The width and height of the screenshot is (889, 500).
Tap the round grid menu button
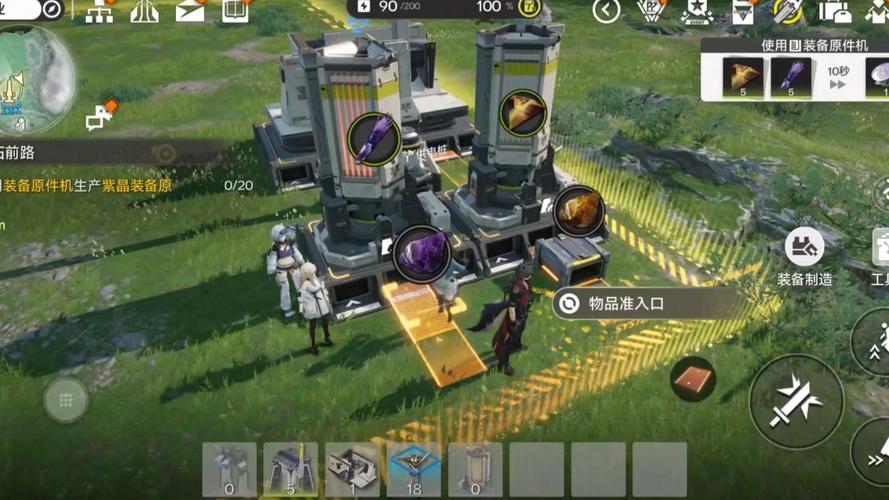coord(66,401)
